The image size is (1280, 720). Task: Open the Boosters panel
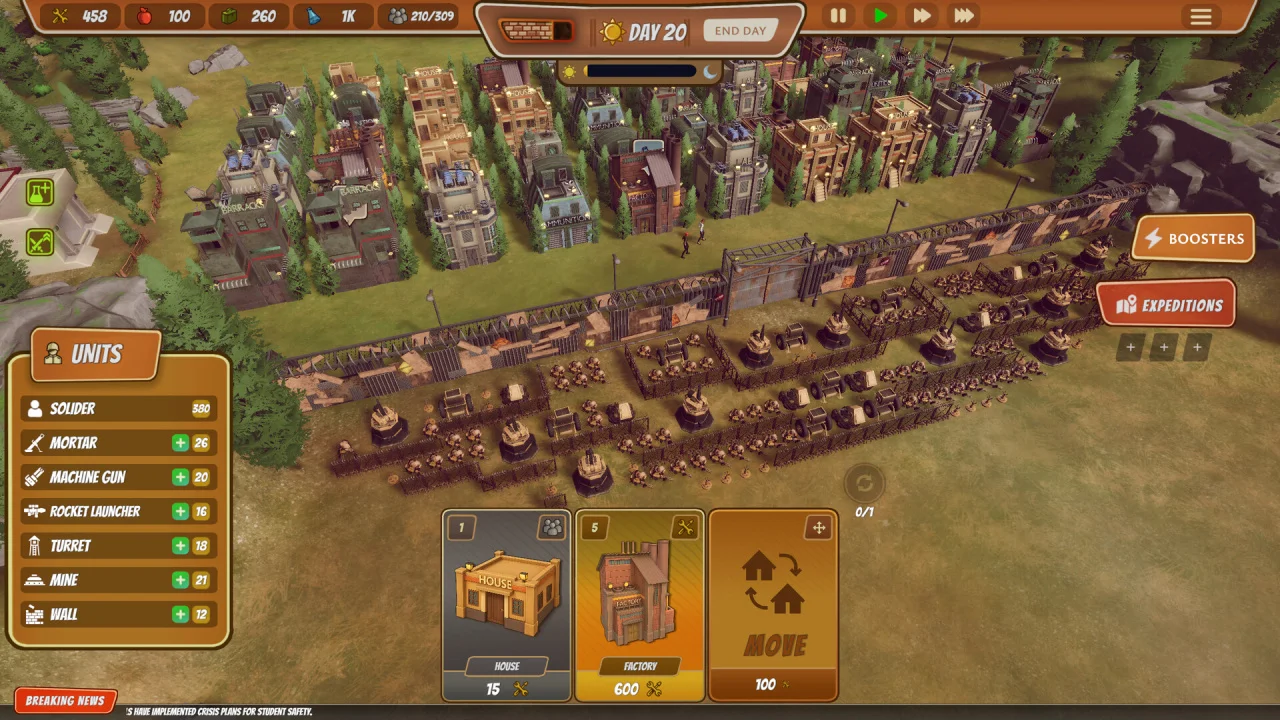click(x=1193, y=239)
